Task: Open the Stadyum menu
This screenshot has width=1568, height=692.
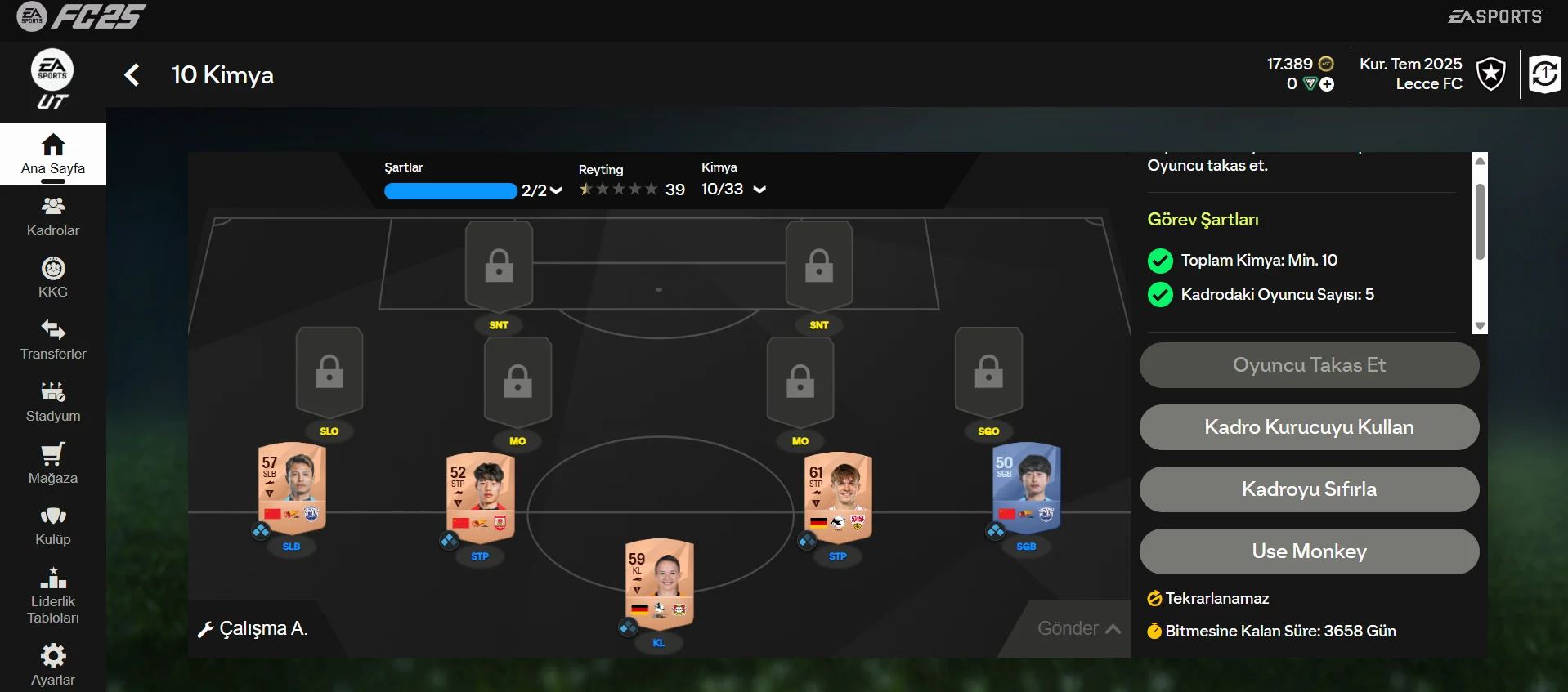Action: pos(53,402)
